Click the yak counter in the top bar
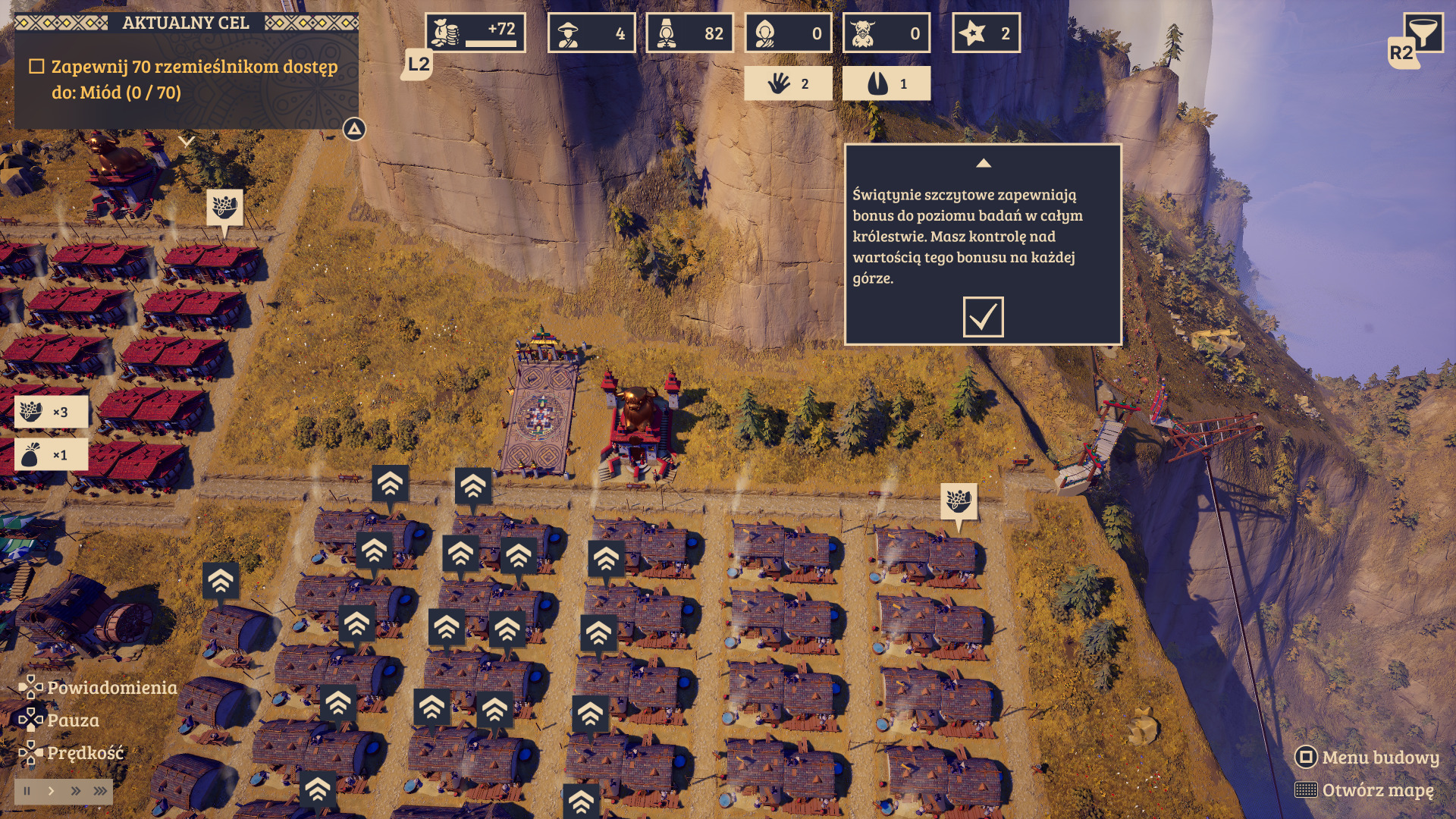This screenshot has width=1456, height=819. click(886, 33)
